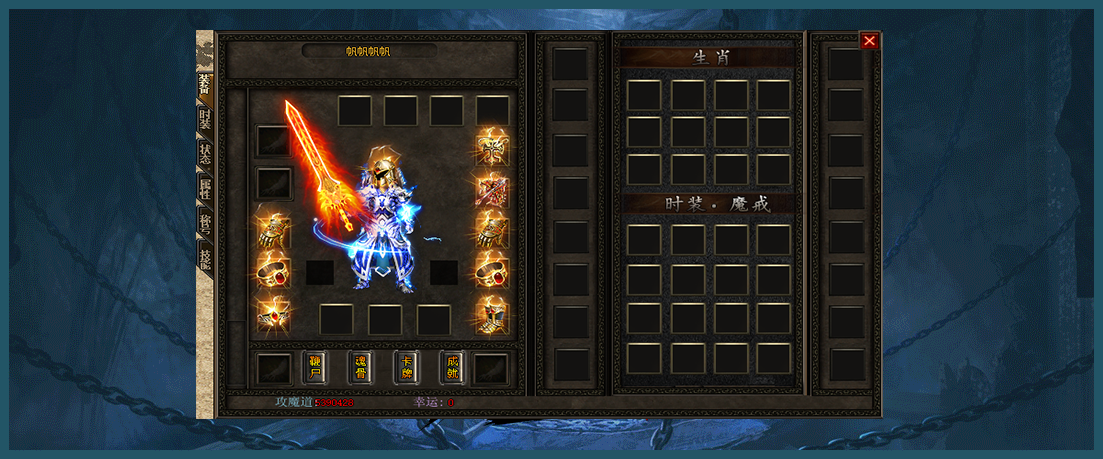Open the 魂骨 (soul bone) button
Image resolution: width=1103 pixels, height=459 pixels.
tap(361, 367)
